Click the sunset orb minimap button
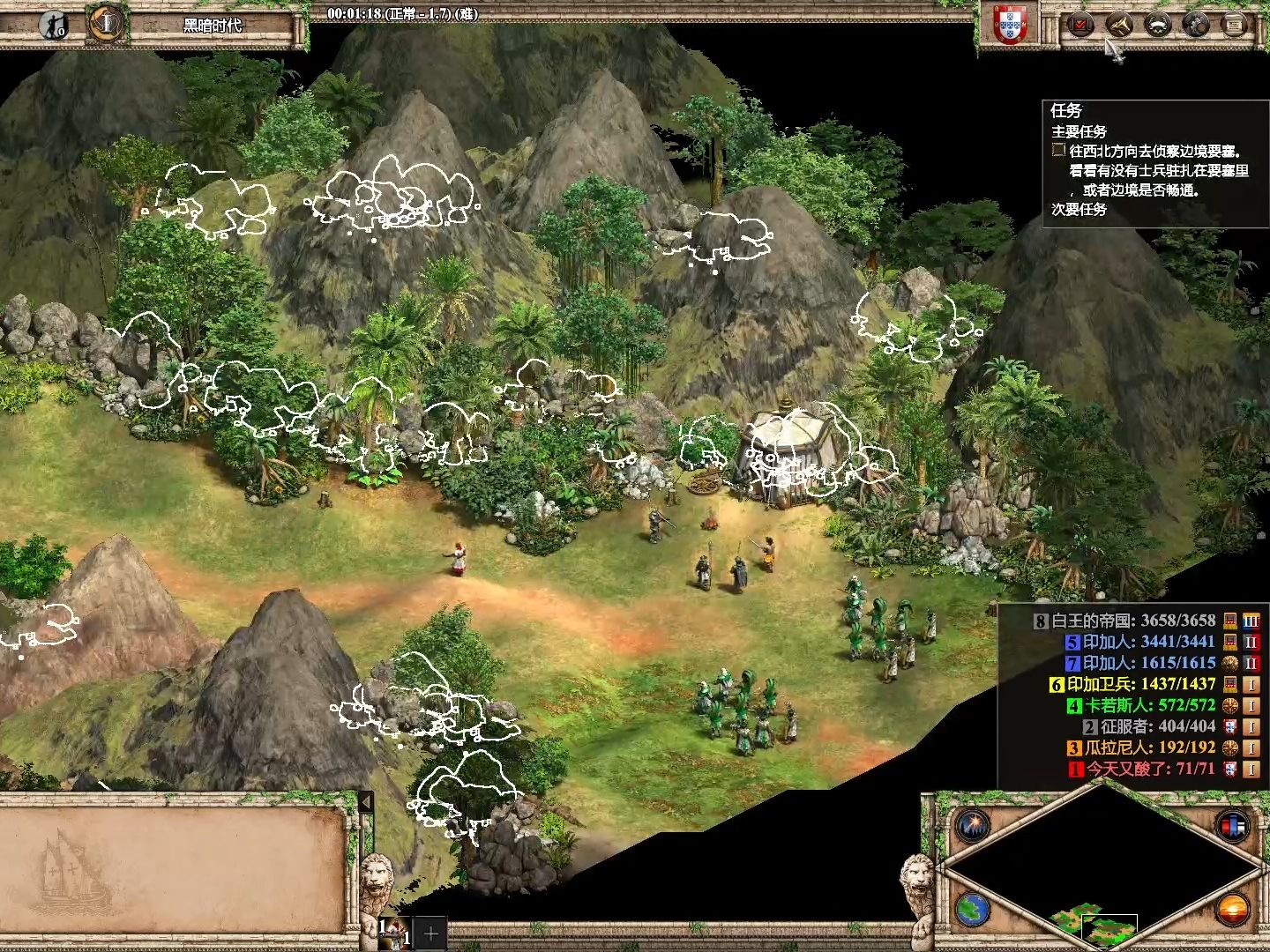The height and width of the screenshot is (952, 1270). 1231,908
